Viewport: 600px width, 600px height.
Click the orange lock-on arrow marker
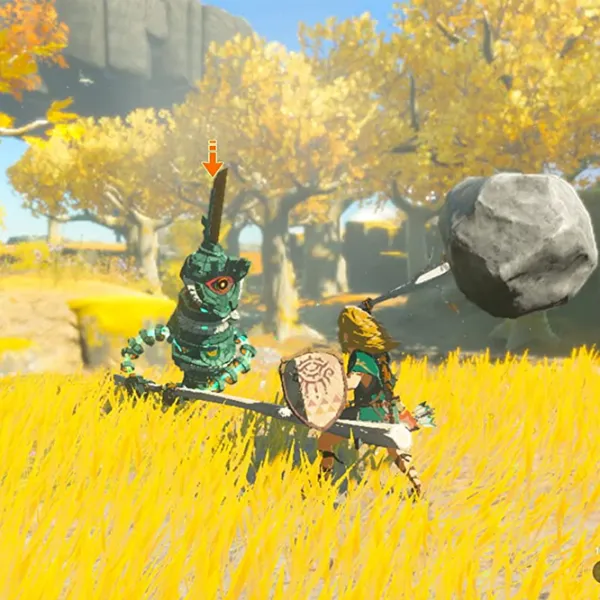click(x=212, y=159)
